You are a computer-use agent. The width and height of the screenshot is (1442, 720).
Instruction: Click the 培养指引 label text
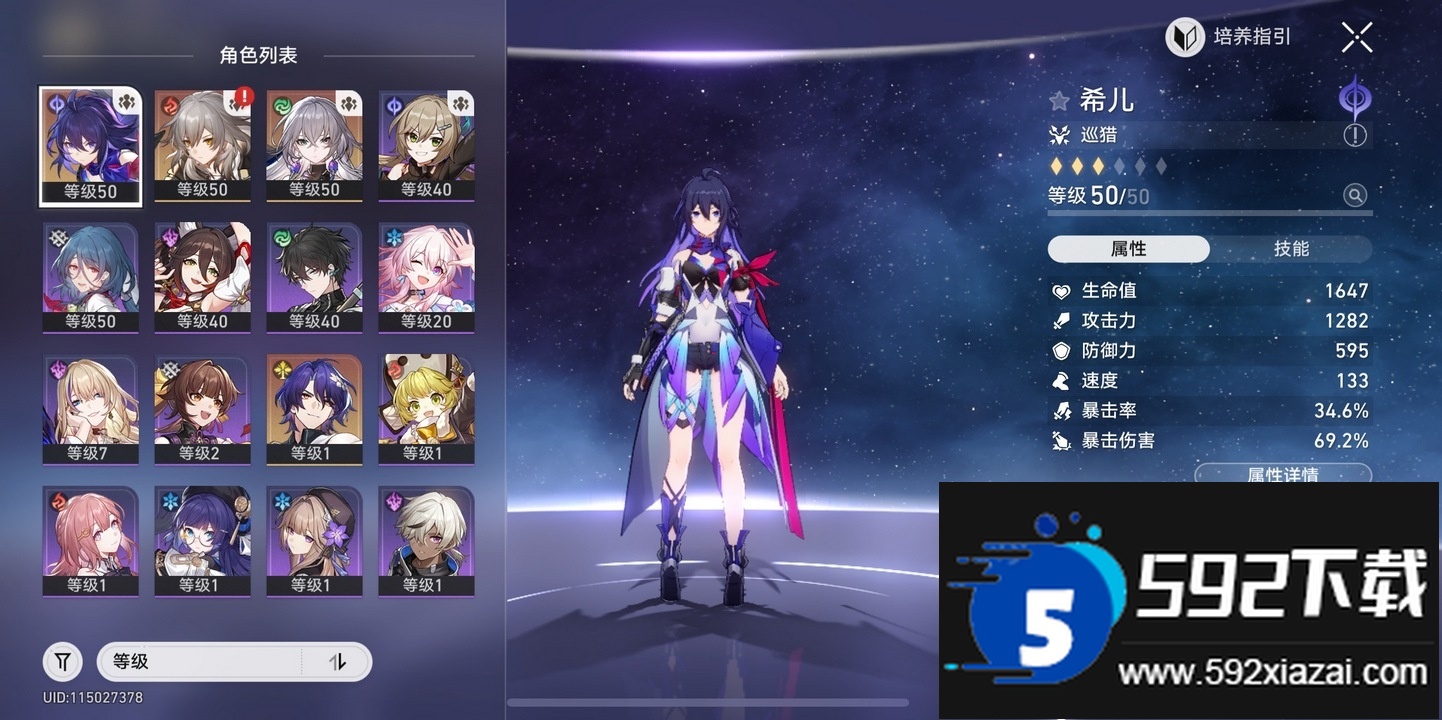click(x=1254, y=37)
